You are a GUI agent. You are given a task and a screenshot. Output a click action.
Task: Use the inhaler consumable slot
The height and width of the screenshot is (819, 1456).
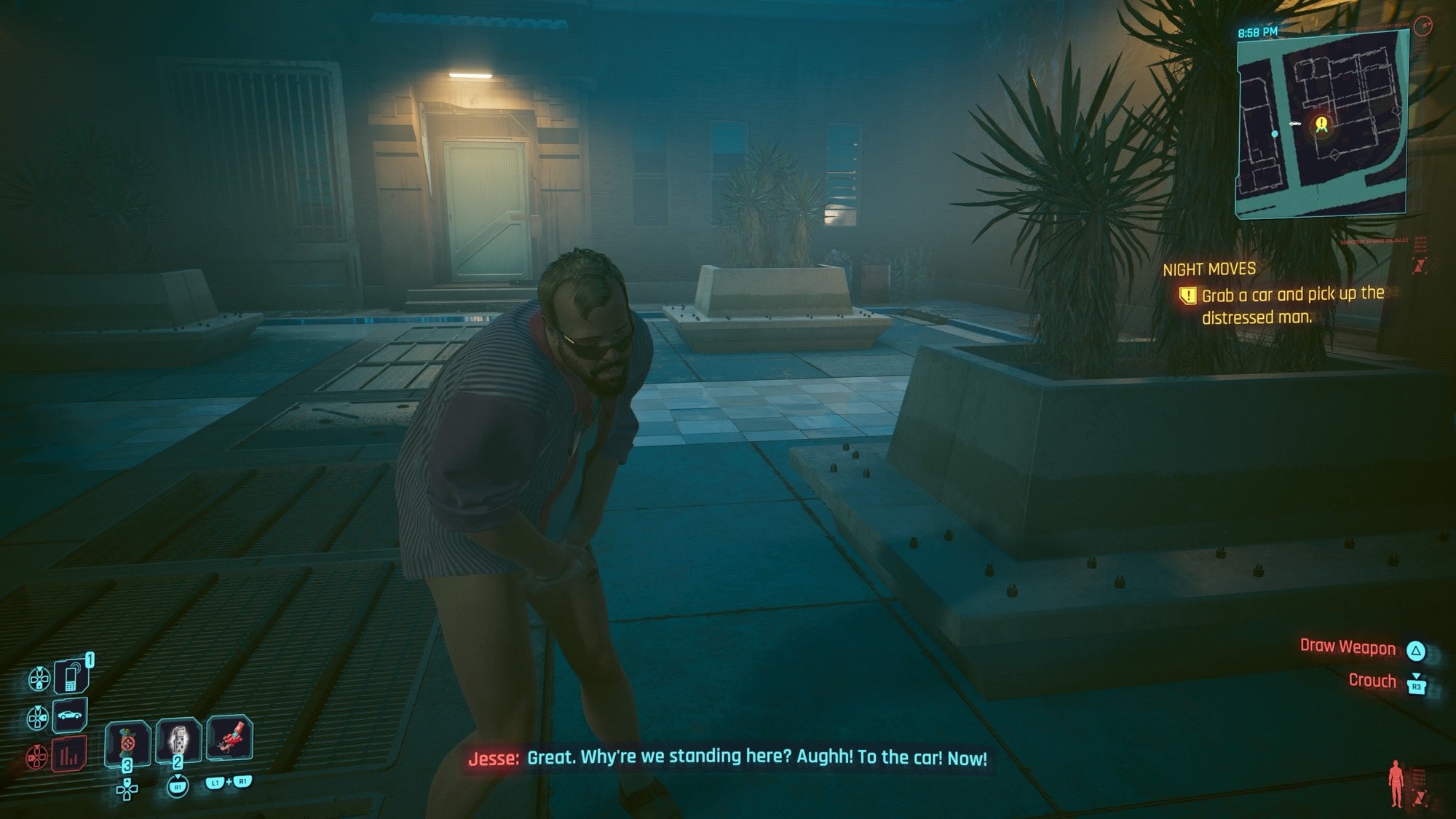pos(127,743)
